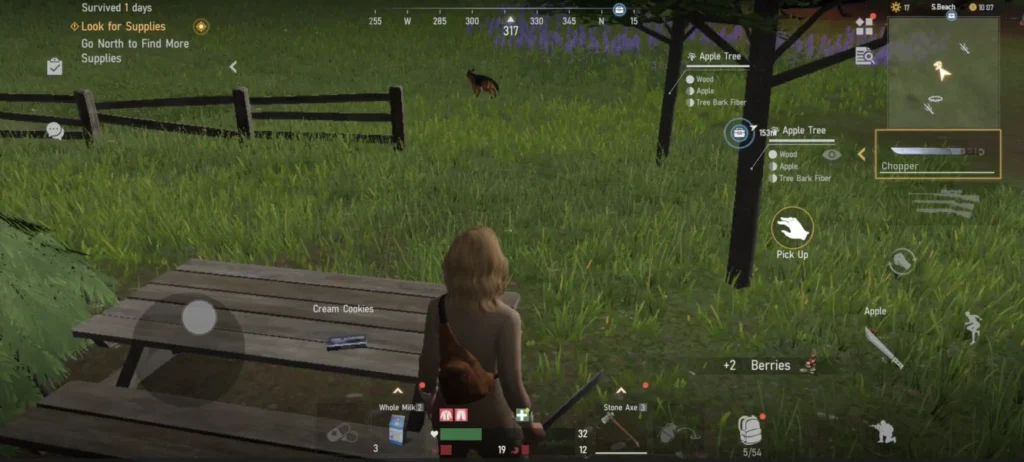The image size is (1024, 462).
Task: Open the quest checklist clipboard
Action: pyautogui.click(x=54, y=67)
